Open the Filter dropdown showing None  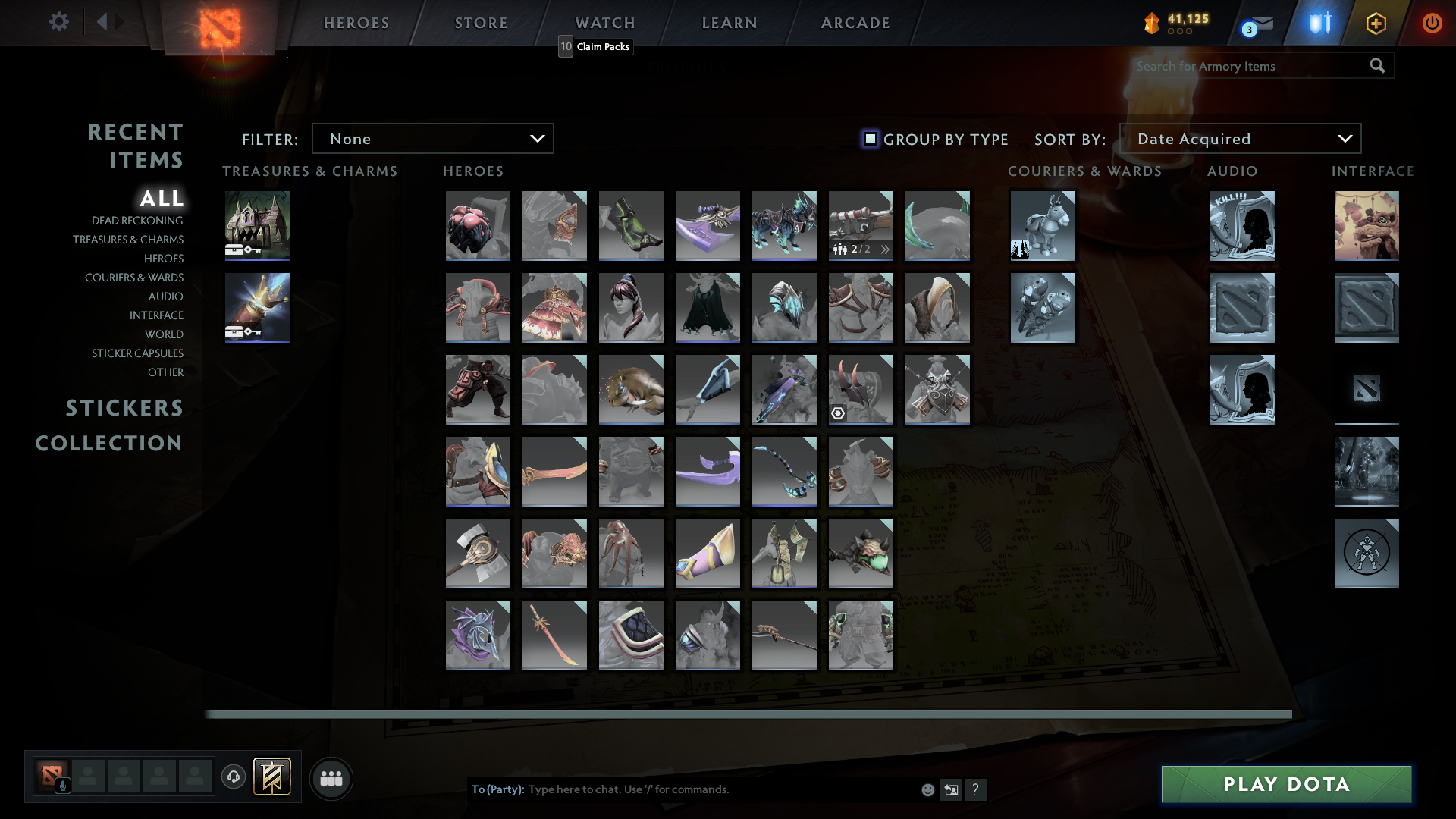click(432, 138)
